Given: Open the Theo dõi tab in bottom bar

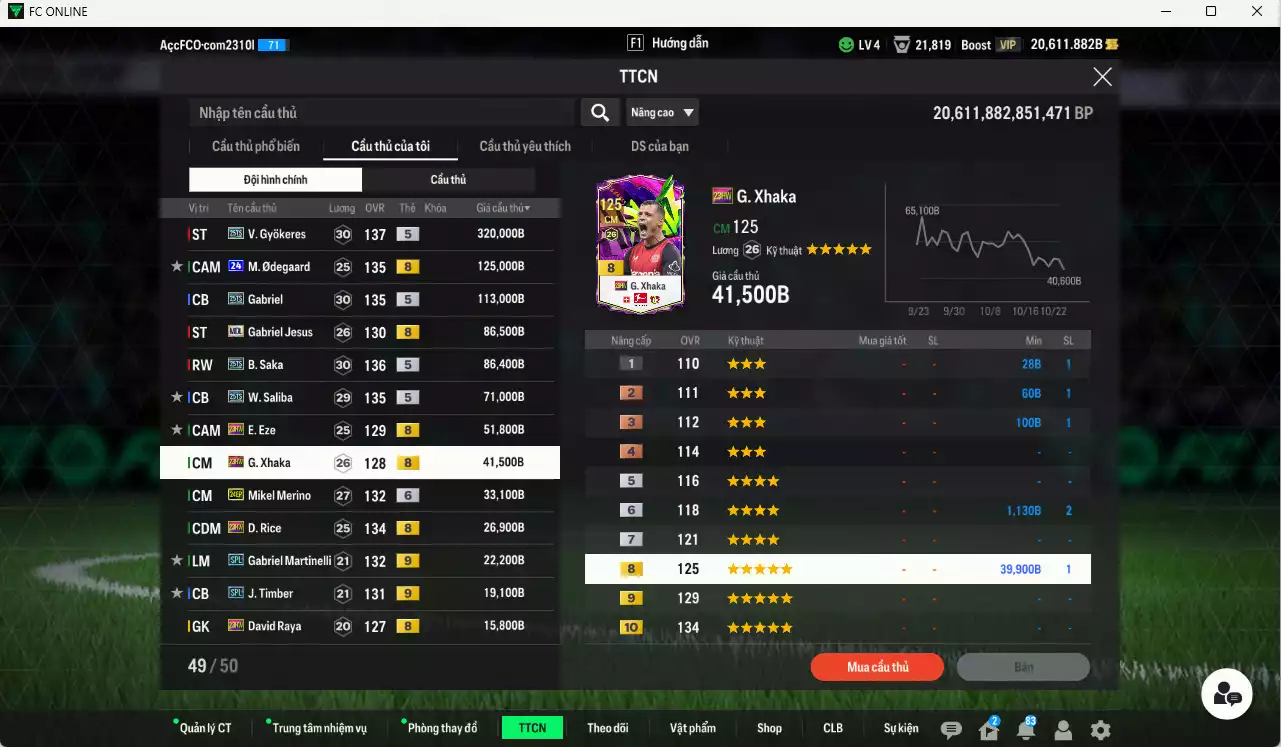Looking at the screenshot, I should (608, 728).
